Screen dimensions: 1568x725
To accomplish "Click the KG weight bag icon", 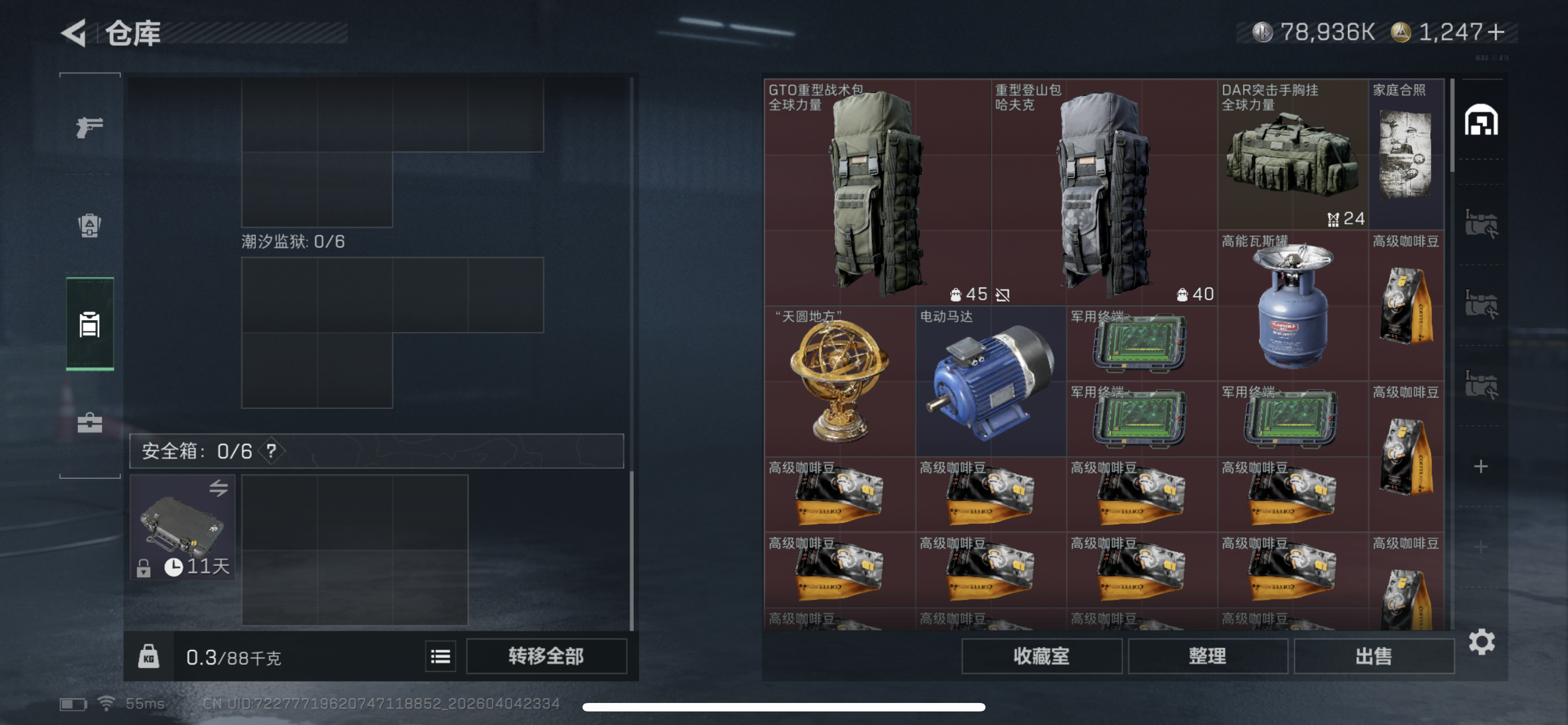I will (x=150, y=656).
